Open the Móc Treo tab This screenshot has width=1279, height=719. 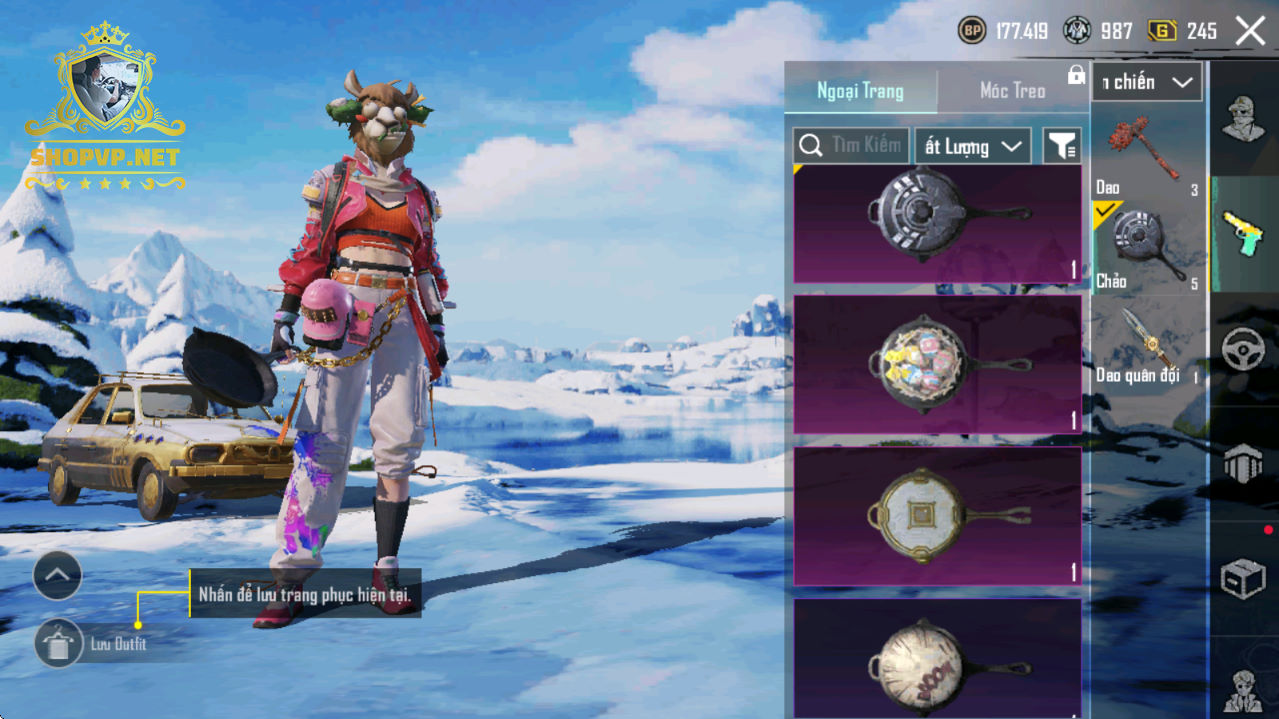[1012, 91]
